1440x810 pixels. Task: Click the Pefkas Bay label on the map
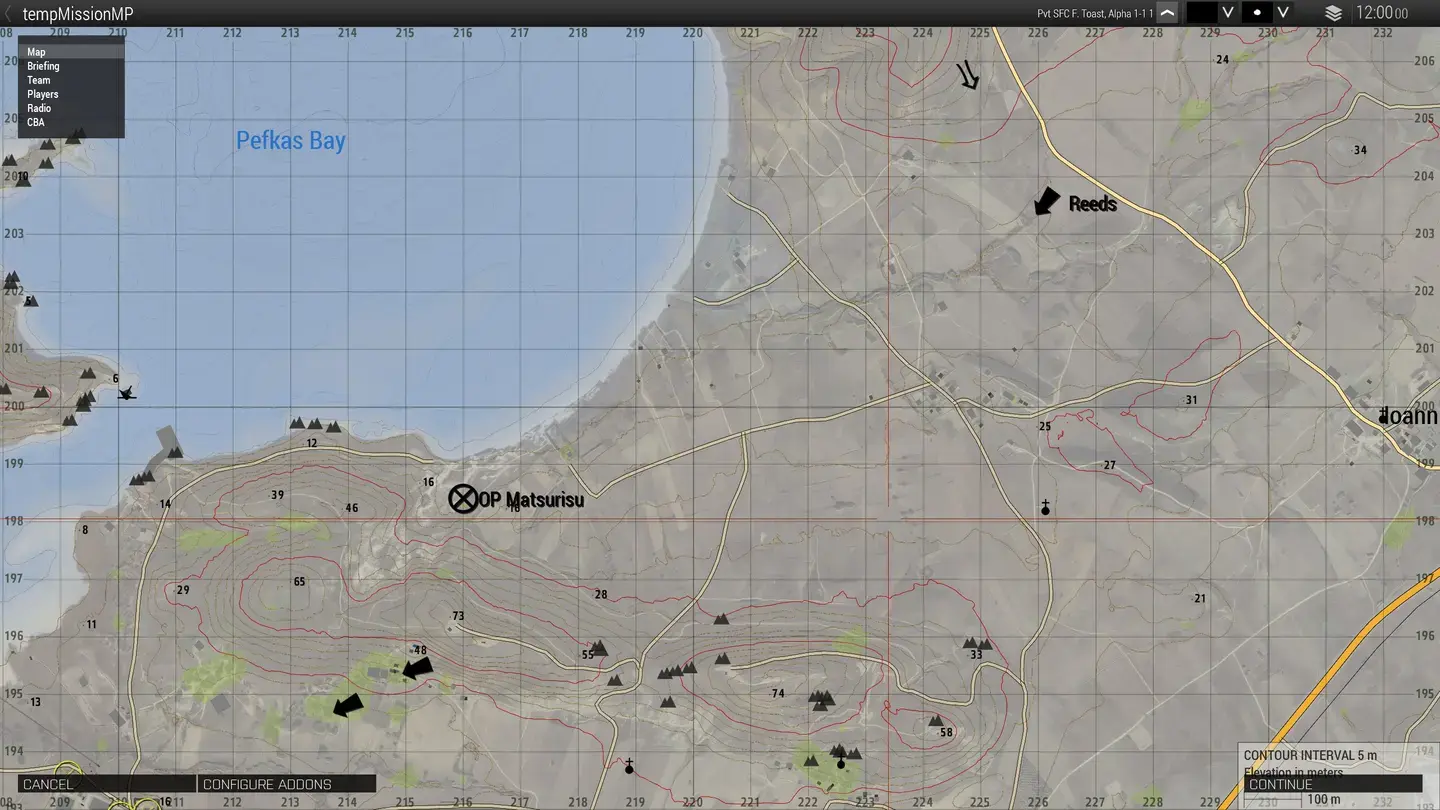pos(291,140)
